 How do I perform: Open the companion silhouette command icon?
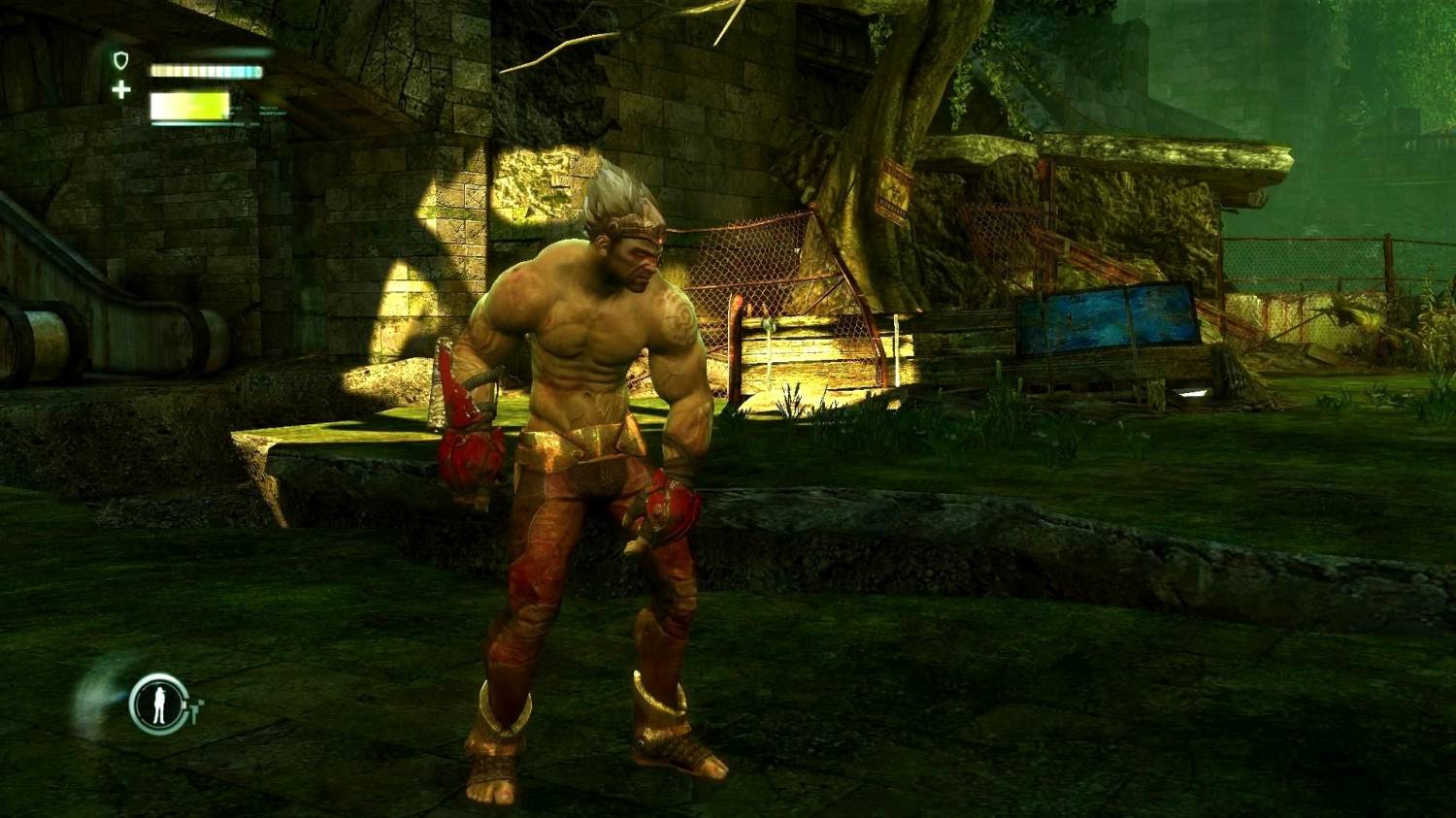(x=158, y=703)
